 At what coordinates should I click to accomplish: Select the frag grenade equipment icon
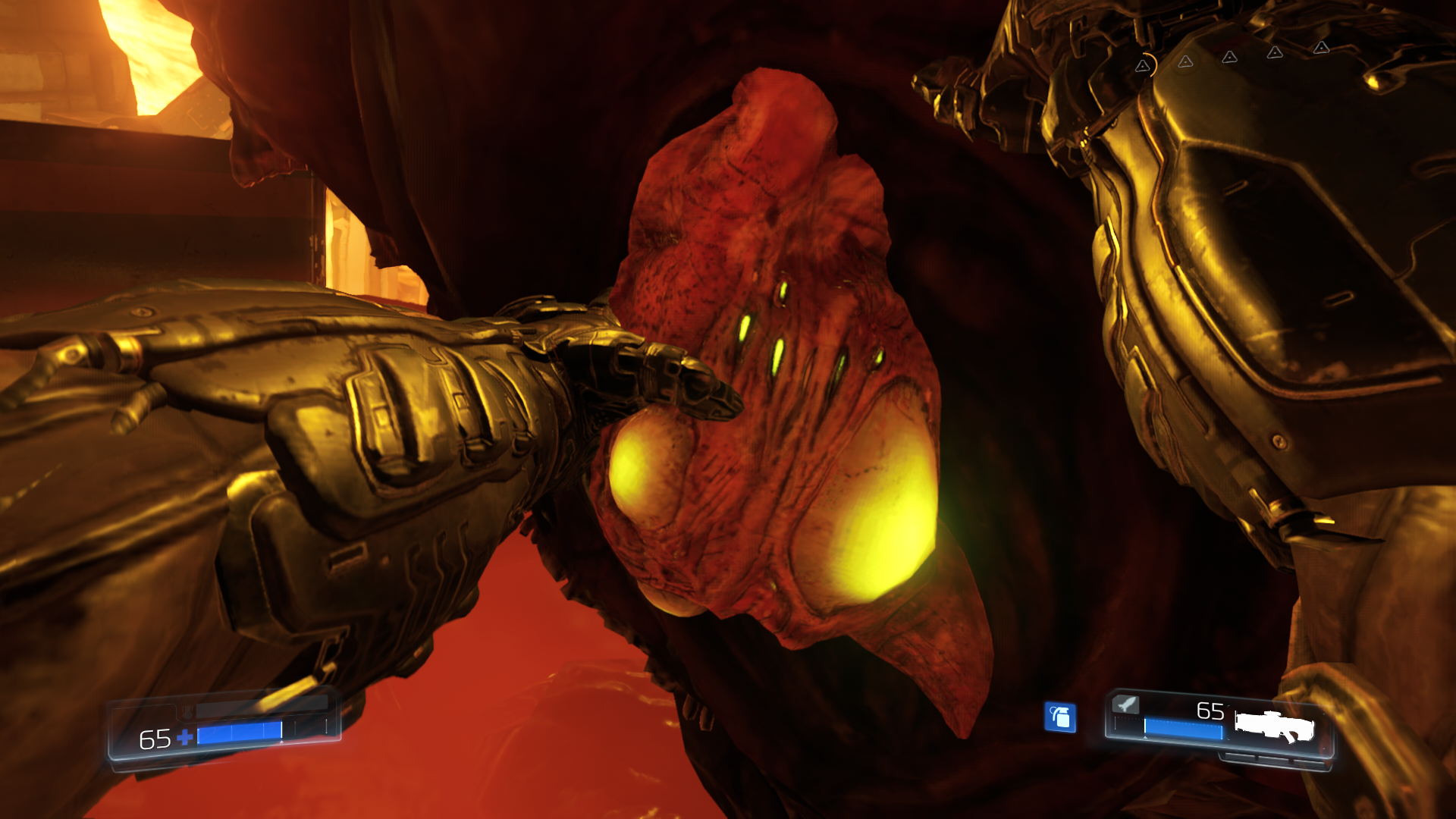1060,717
